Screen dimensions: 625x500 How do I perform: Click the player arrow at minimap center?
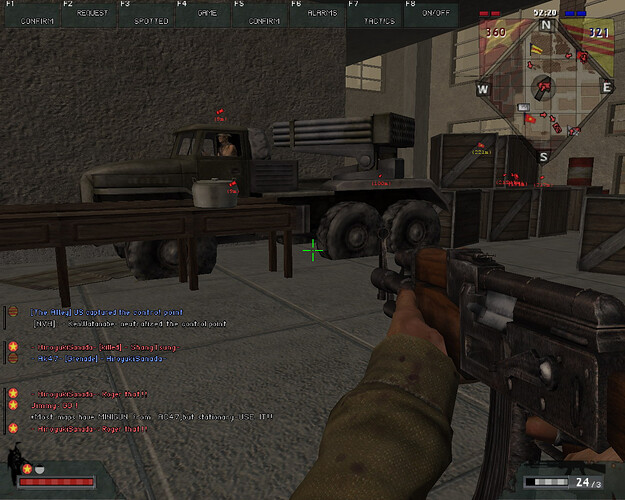coord(544,87)
